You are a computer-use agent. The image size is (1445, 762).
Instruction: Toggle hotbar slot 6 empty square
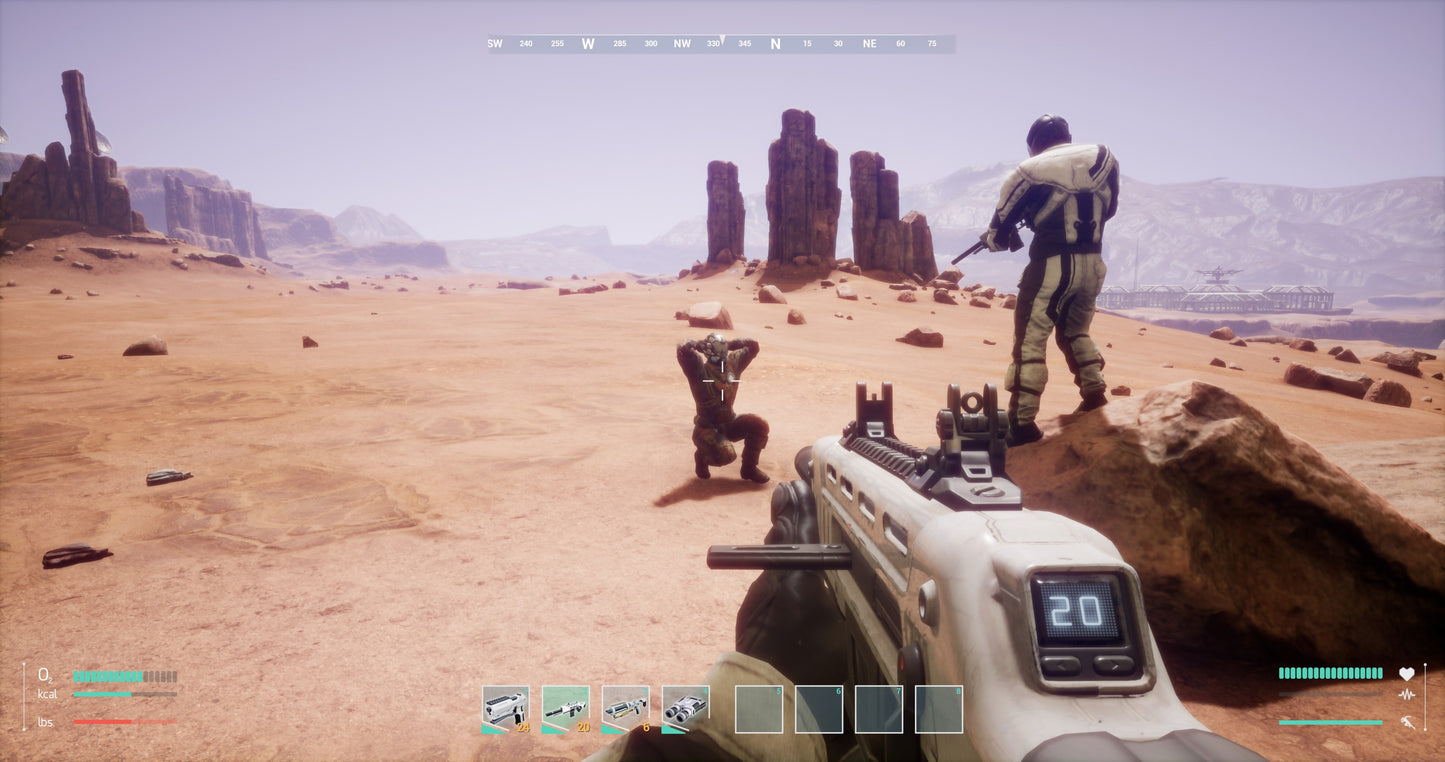pos(818,708)
